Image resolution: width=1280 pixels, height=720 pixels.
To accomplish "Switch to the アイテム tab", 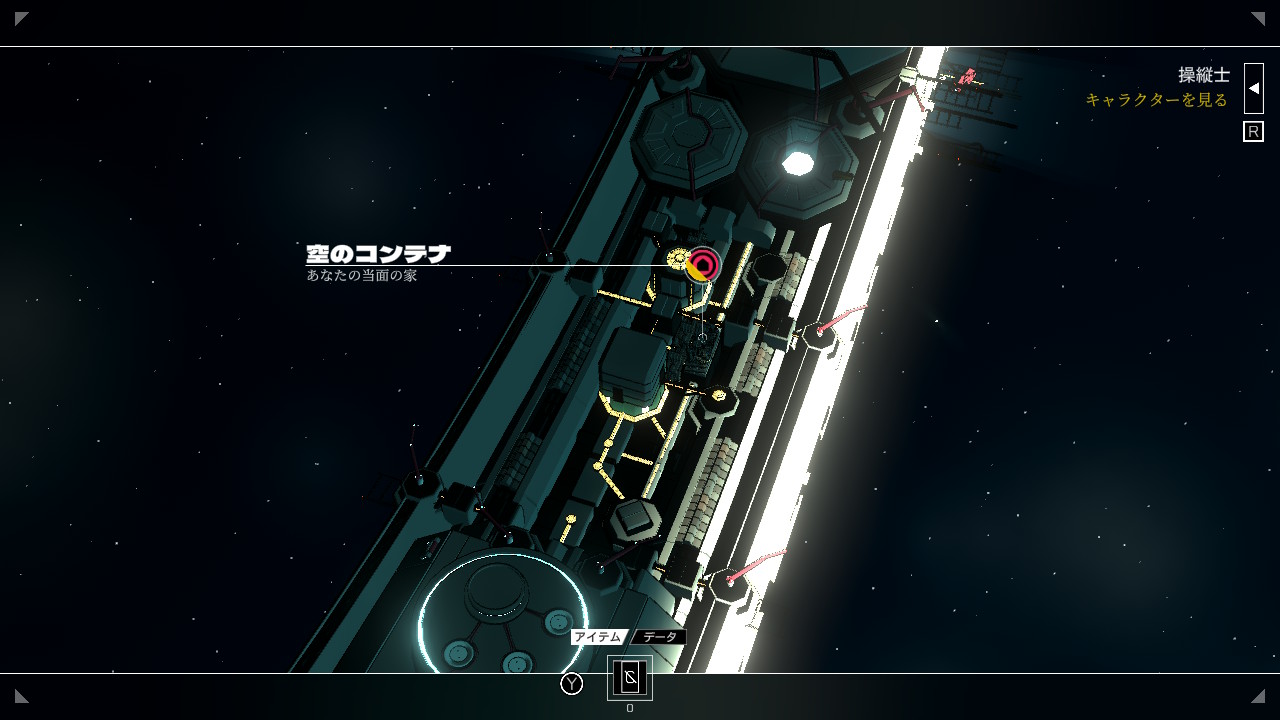I will tap(598, 637).
